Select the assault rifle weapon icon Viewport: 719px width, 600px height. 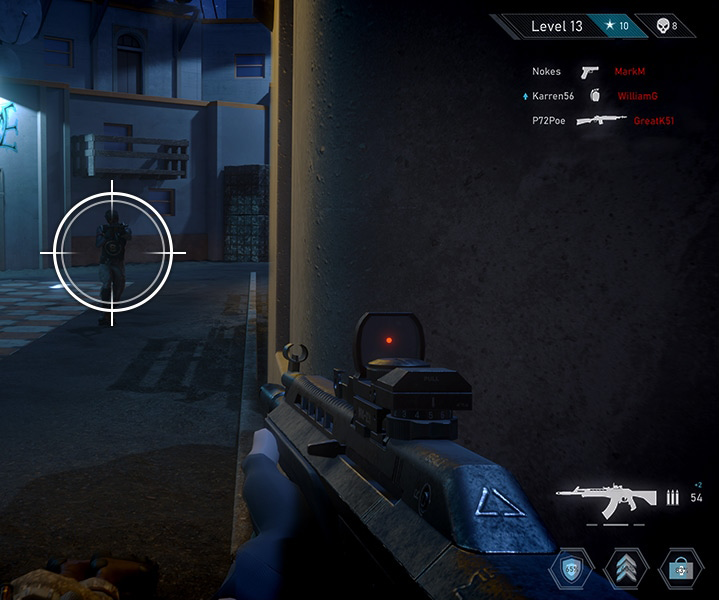(606, 497)
